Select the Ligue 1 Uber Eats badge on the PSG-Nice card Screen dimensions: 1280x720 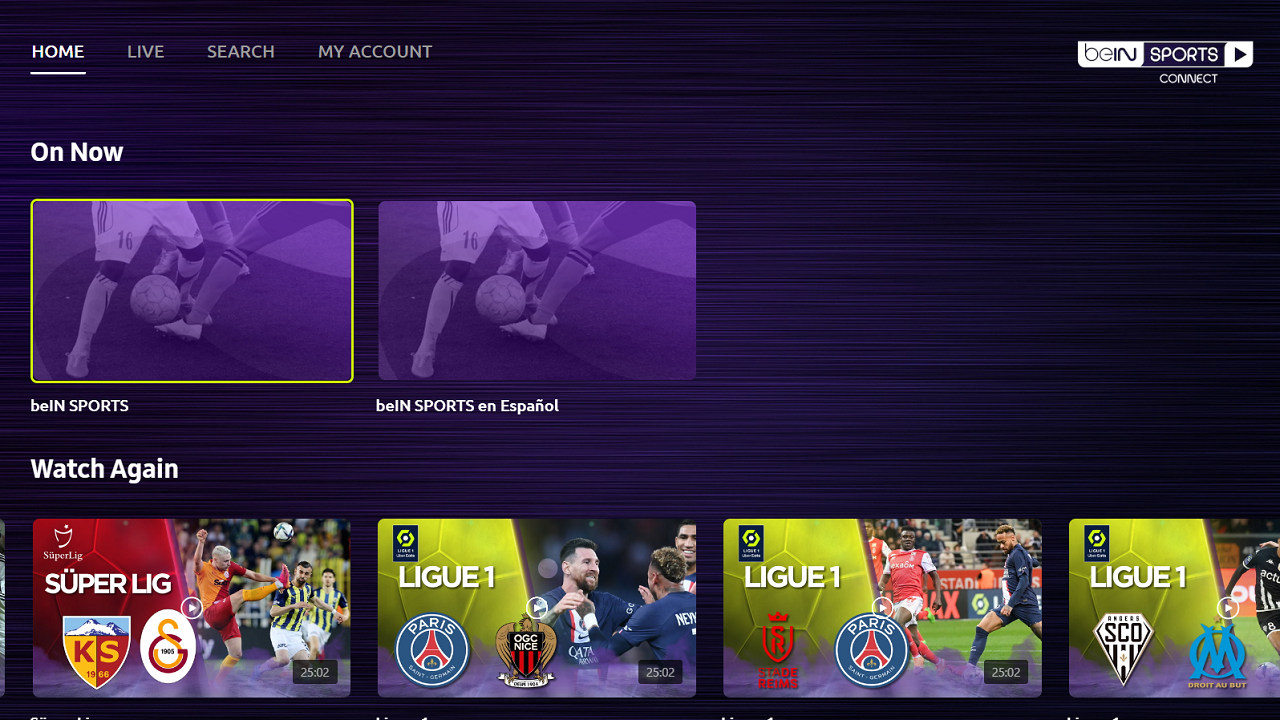403,543
